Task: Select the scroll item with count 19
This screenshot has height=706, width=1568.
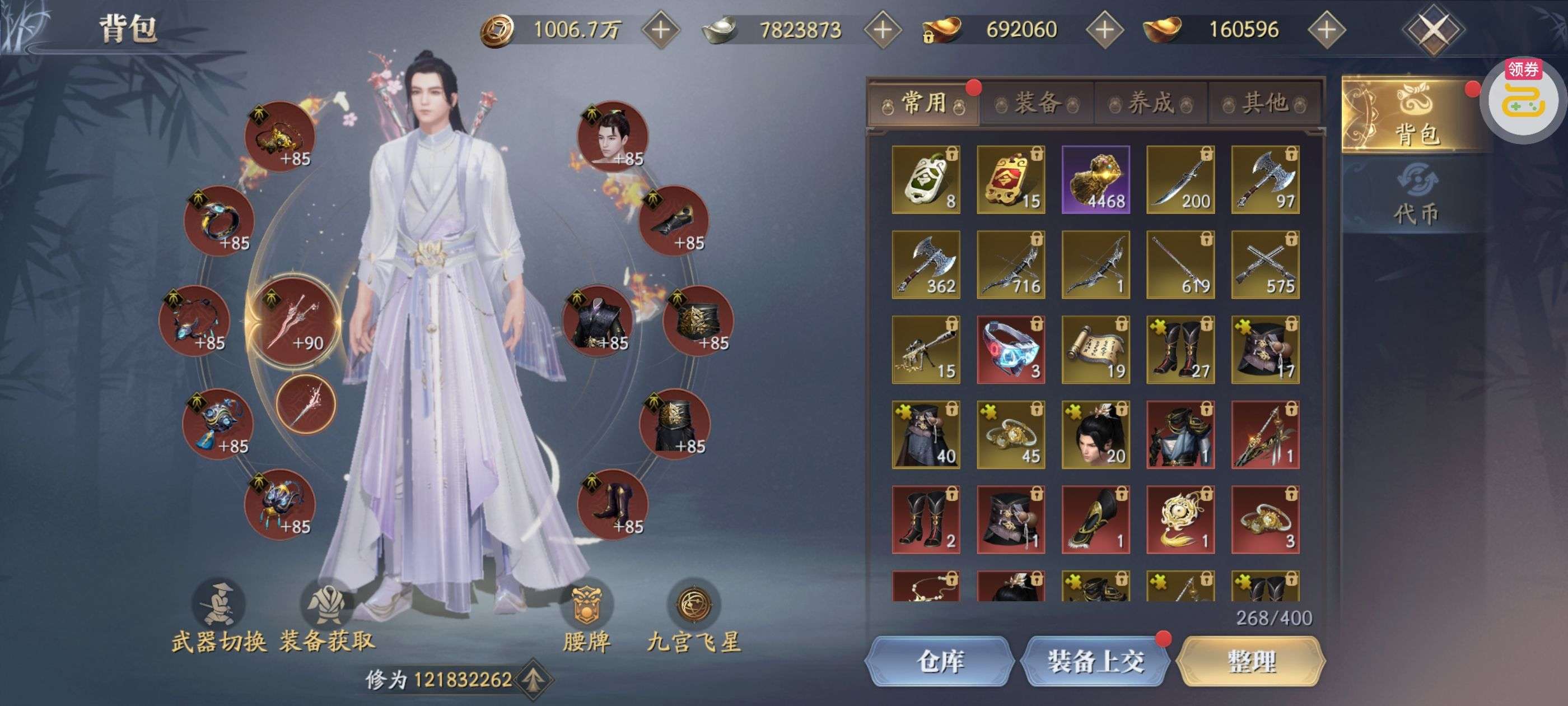Action: (x=1096, y=350)
